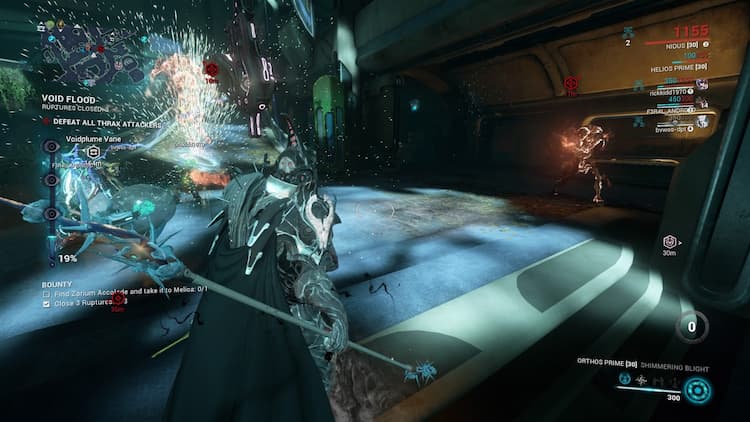The width and height of the screenshot is (750, 422).
Task: Click the Voidplume Vane waypoint marker
Action: click(93, 152)
